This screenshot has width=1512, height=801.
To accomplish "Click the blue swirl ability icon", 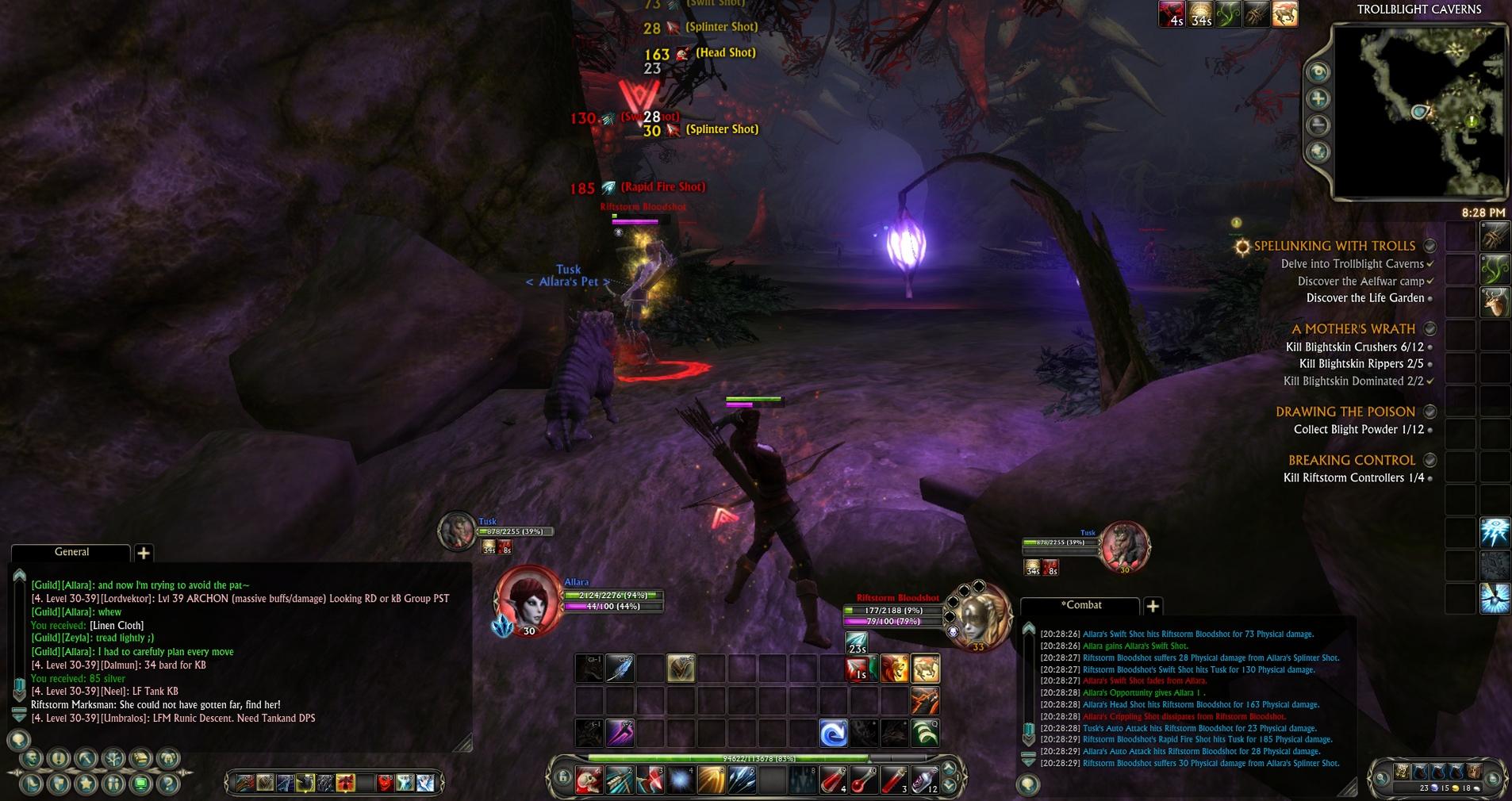I will click(833, 734).
